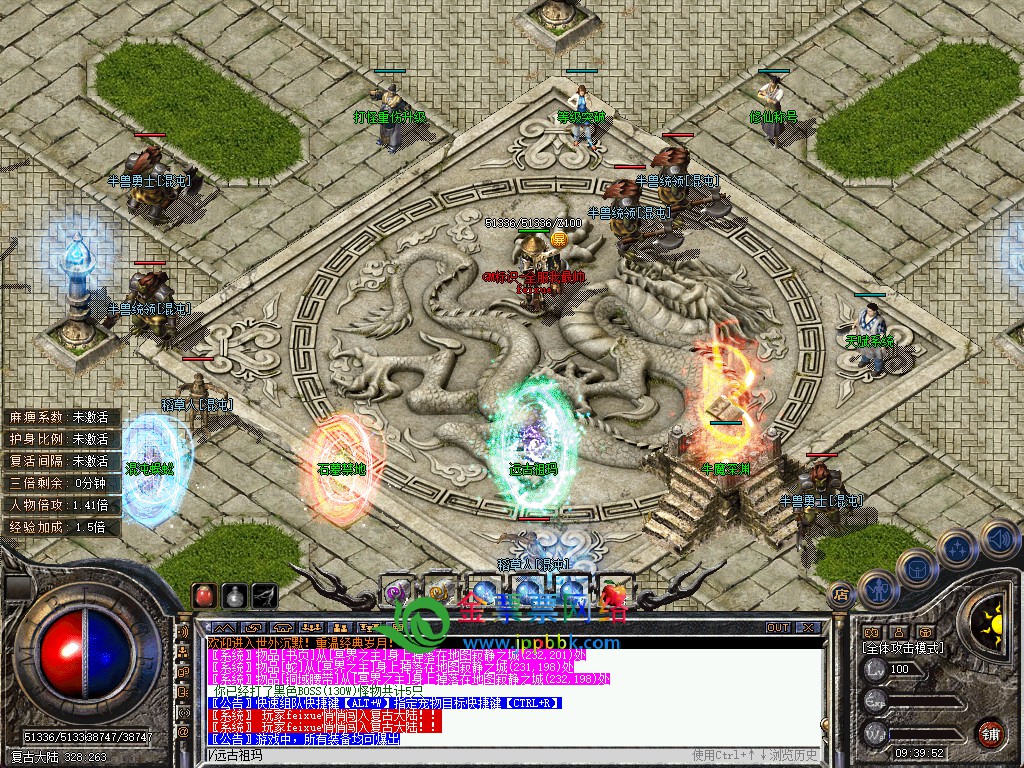Toggle sound with the speaker button
This screenshot has height=768, width=1024.
998,539
